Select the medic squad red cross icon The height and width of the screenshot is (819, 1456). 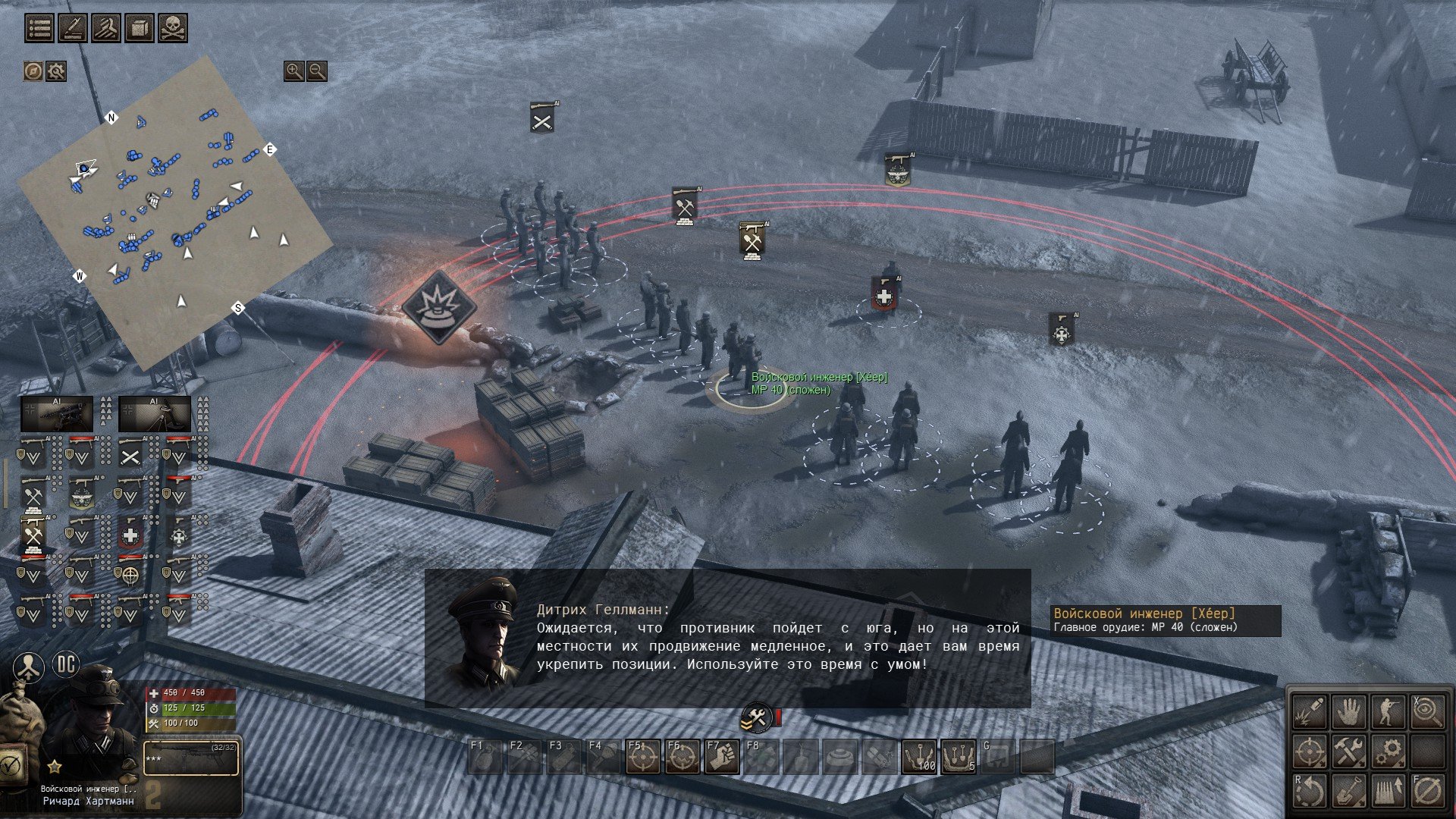(x=130, y=535)
